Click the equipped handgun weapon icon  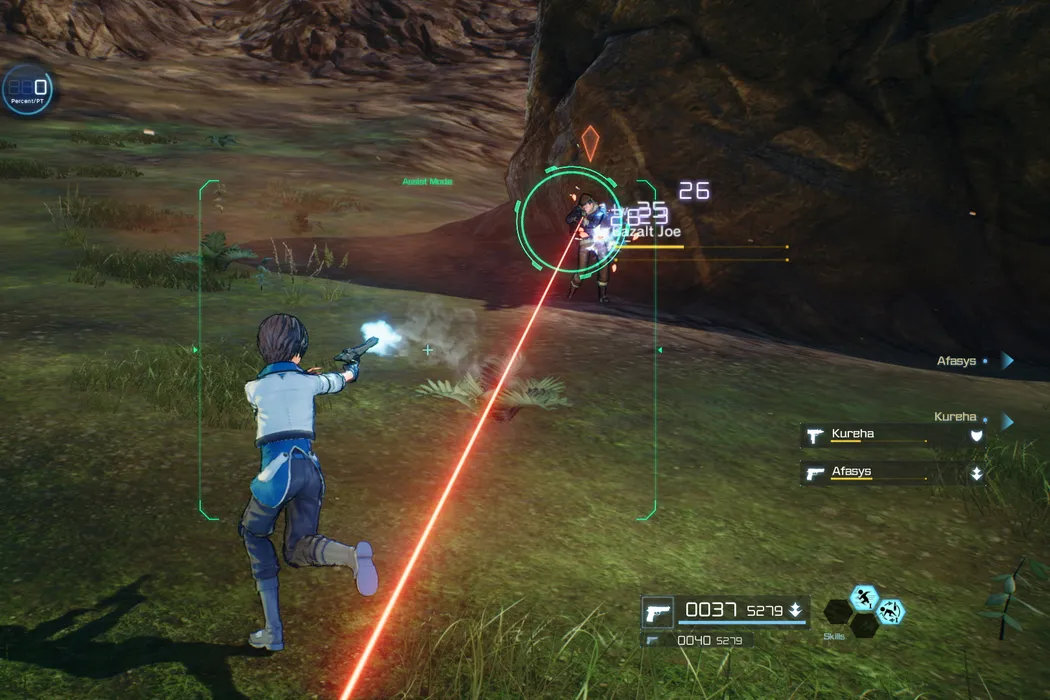[657, 611]
